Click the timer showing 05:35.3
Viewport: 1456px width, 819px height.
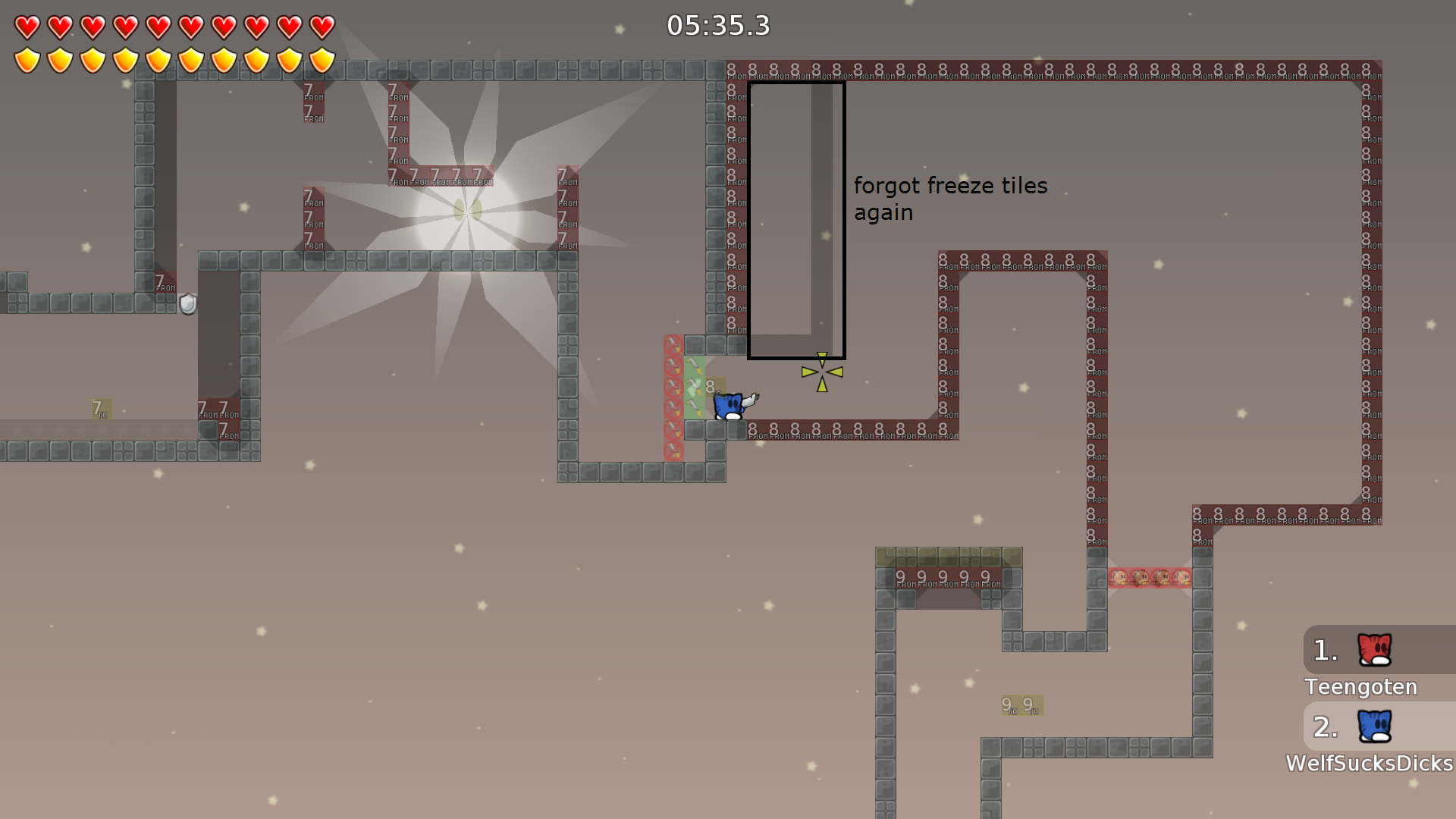coord(718,25)
